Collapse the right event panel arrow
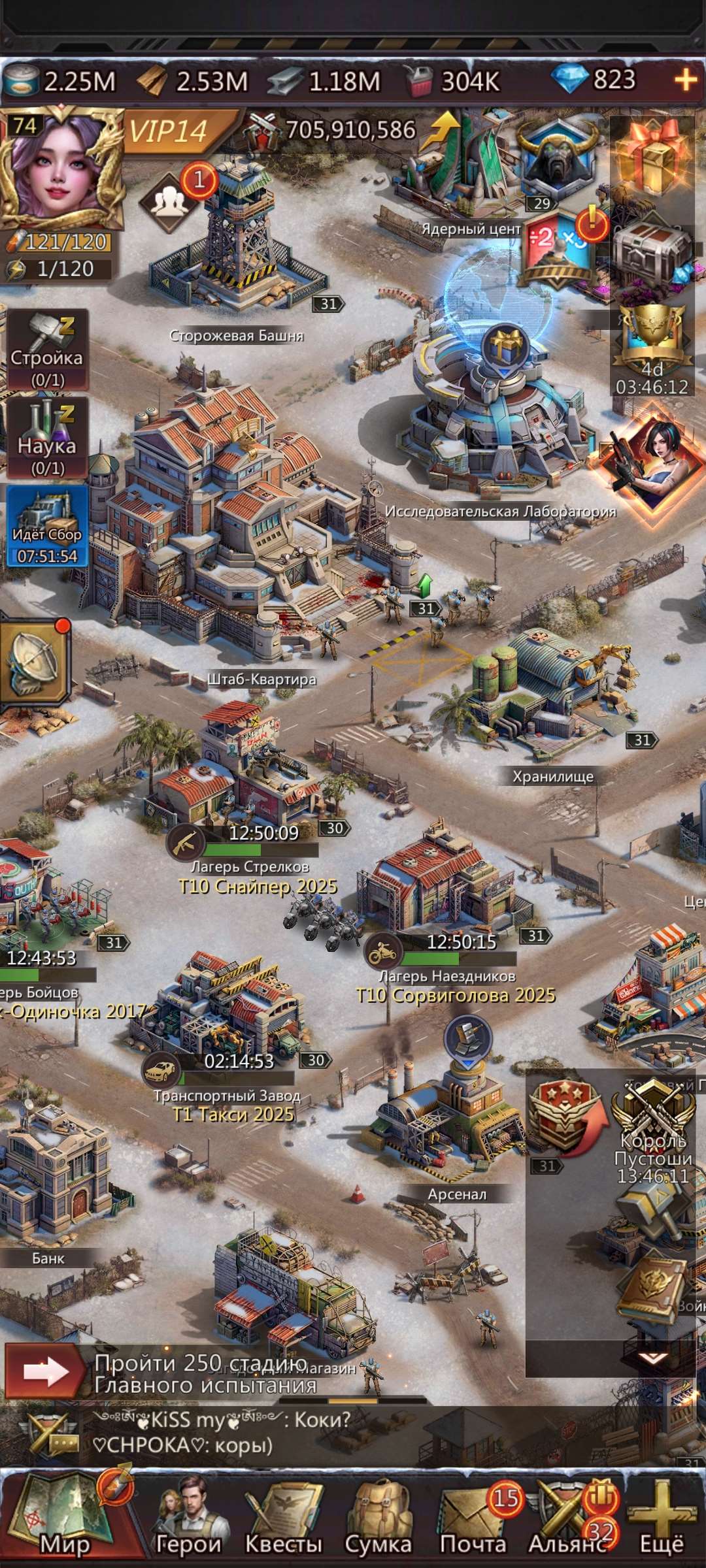Image resolution: width=706 pixels, height=1568 pixels. click(x=652, y=1358)
